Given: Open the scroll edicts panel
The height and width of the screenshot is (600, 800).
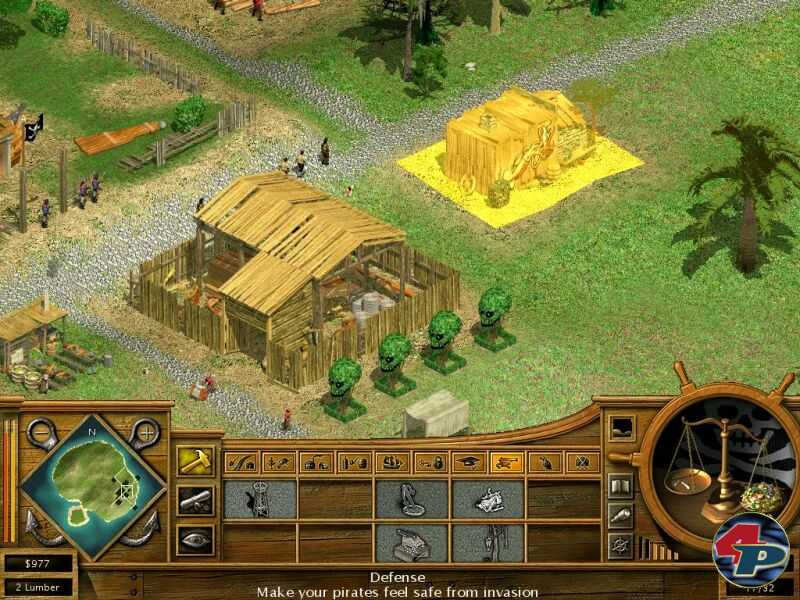Looking at the screenshot, I should [x=193, y=501].
